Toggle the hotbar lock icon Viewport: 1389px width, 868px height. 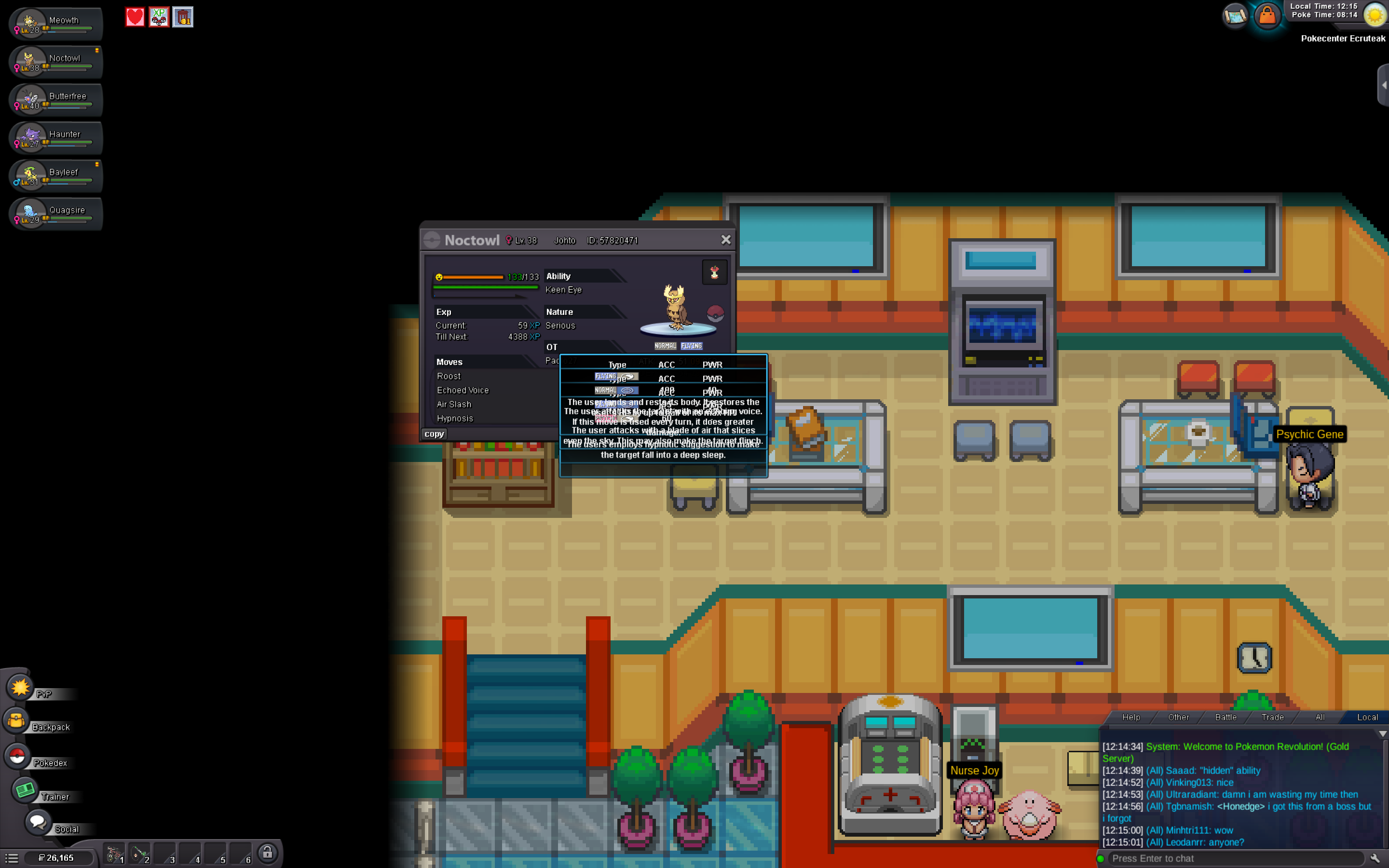[x=268, y=853]
